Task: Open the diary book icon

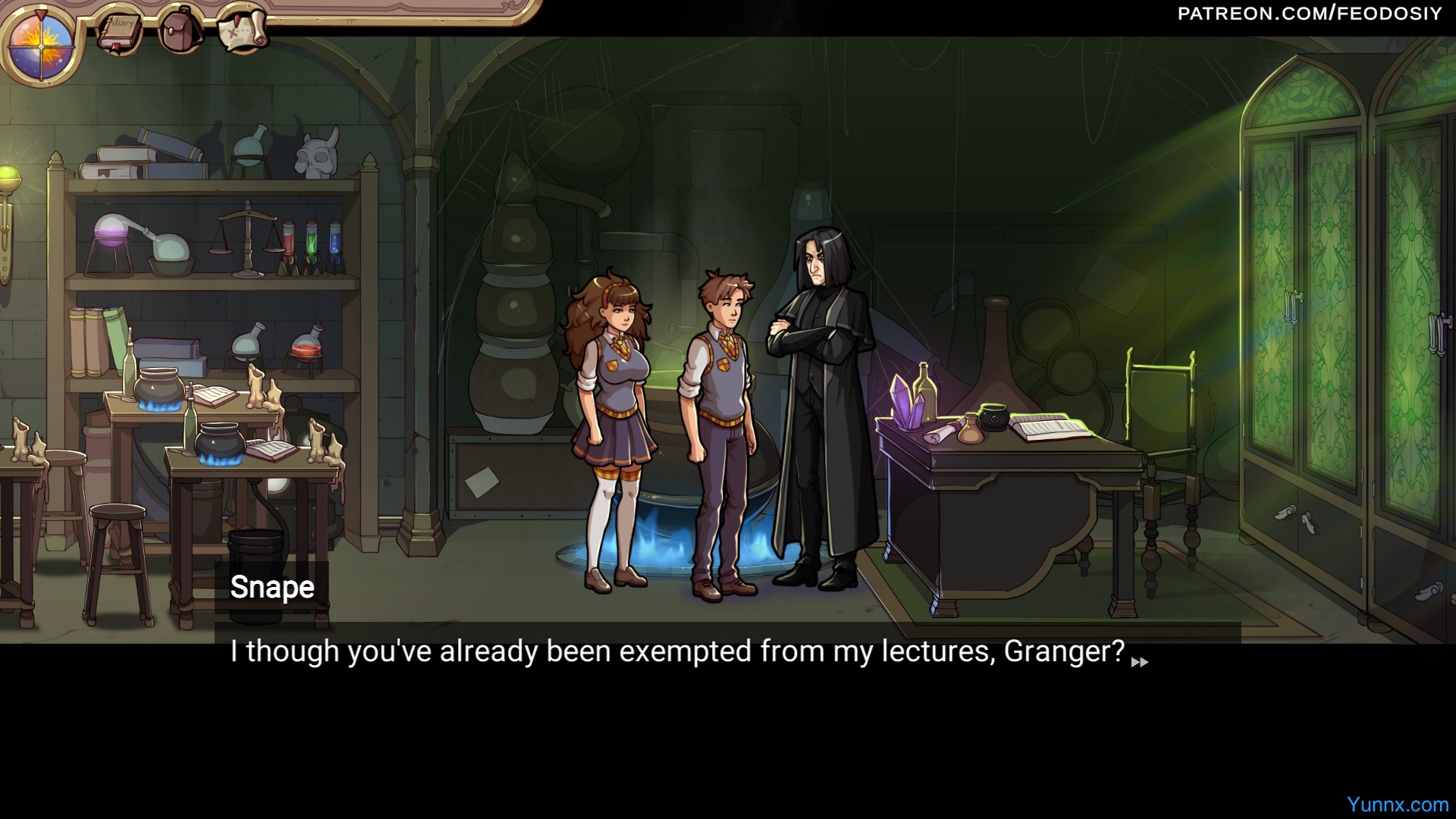Action: coord(120,30)
